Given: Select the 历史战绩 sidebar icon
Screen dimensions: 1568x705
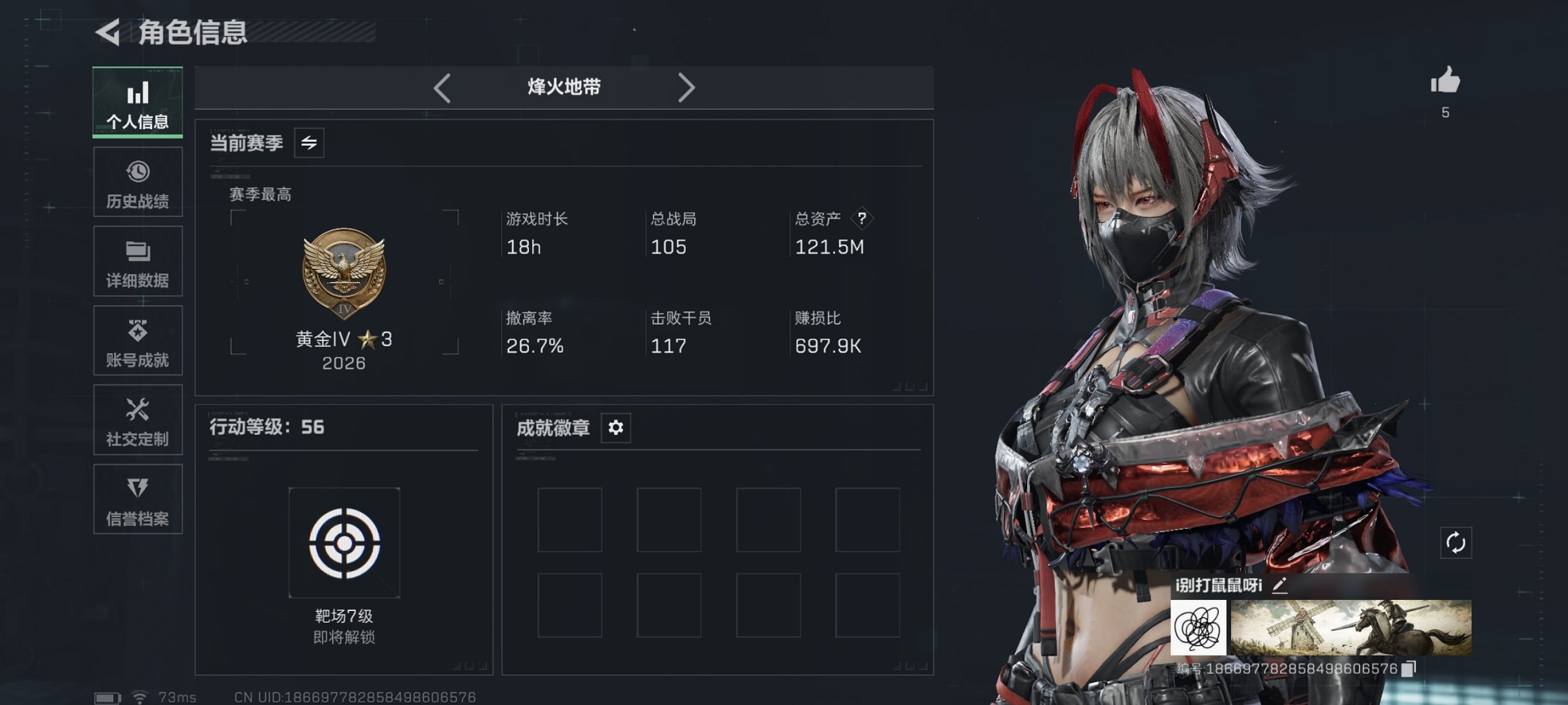Looking at the screenshot, I should pyautogui.click(x=137, y=170).
